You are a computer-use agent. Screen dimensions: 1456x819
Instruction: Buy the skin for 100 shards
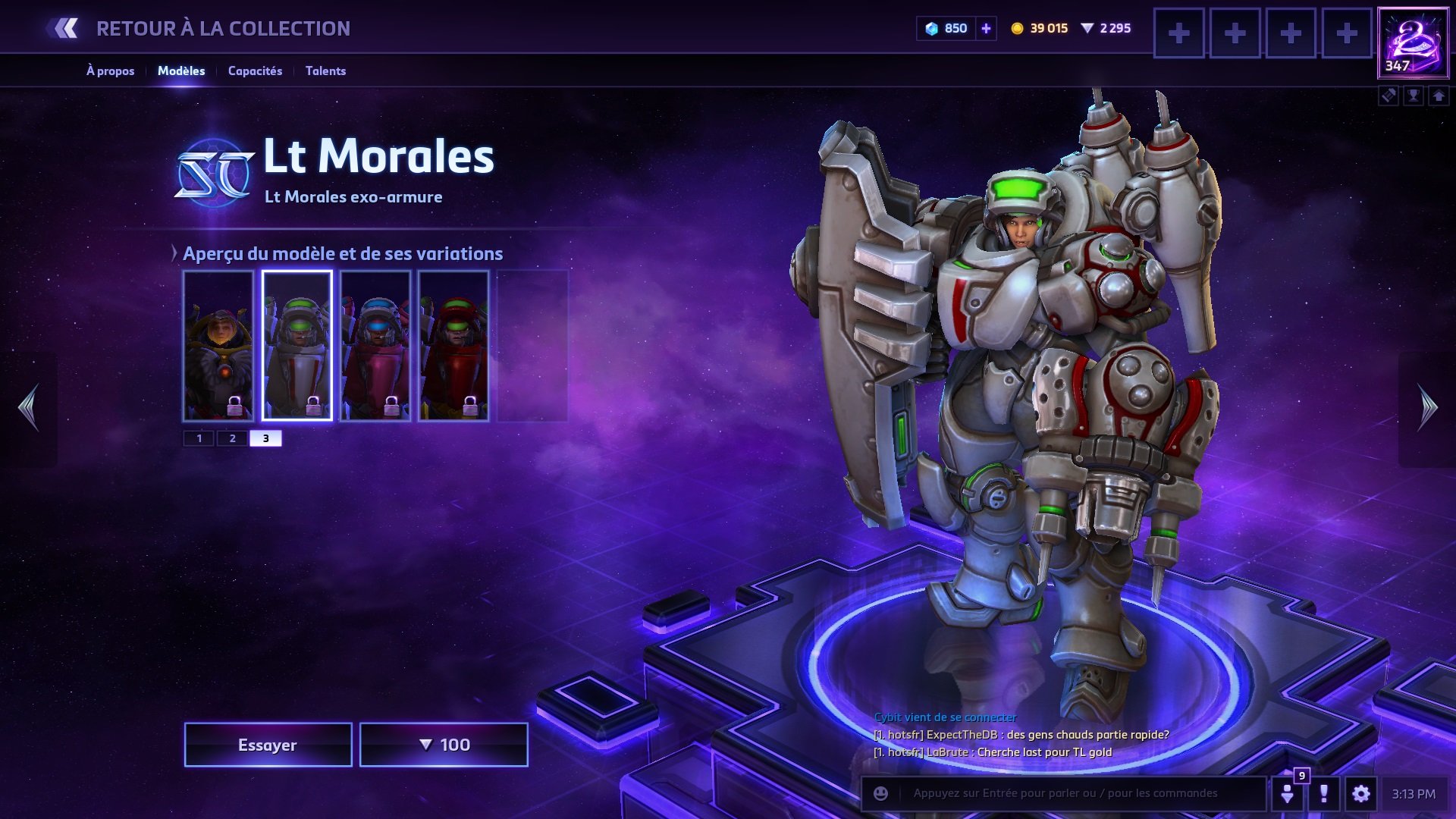pos(444,745)
